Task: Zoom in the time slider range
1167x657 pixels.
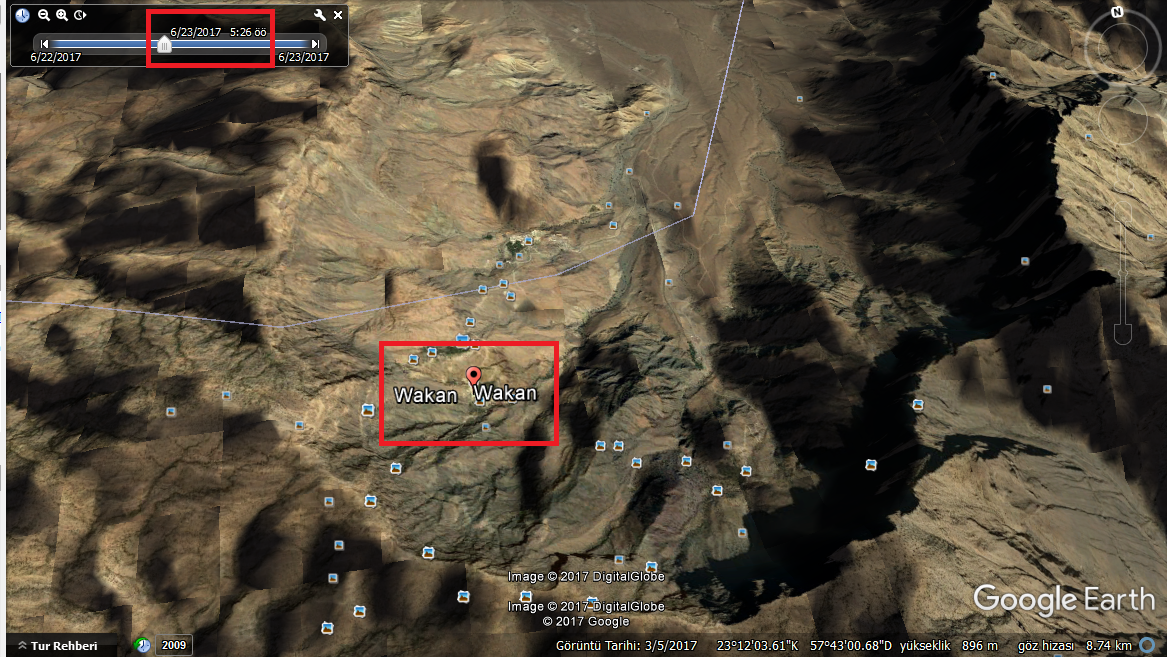Action: (62, 15)
